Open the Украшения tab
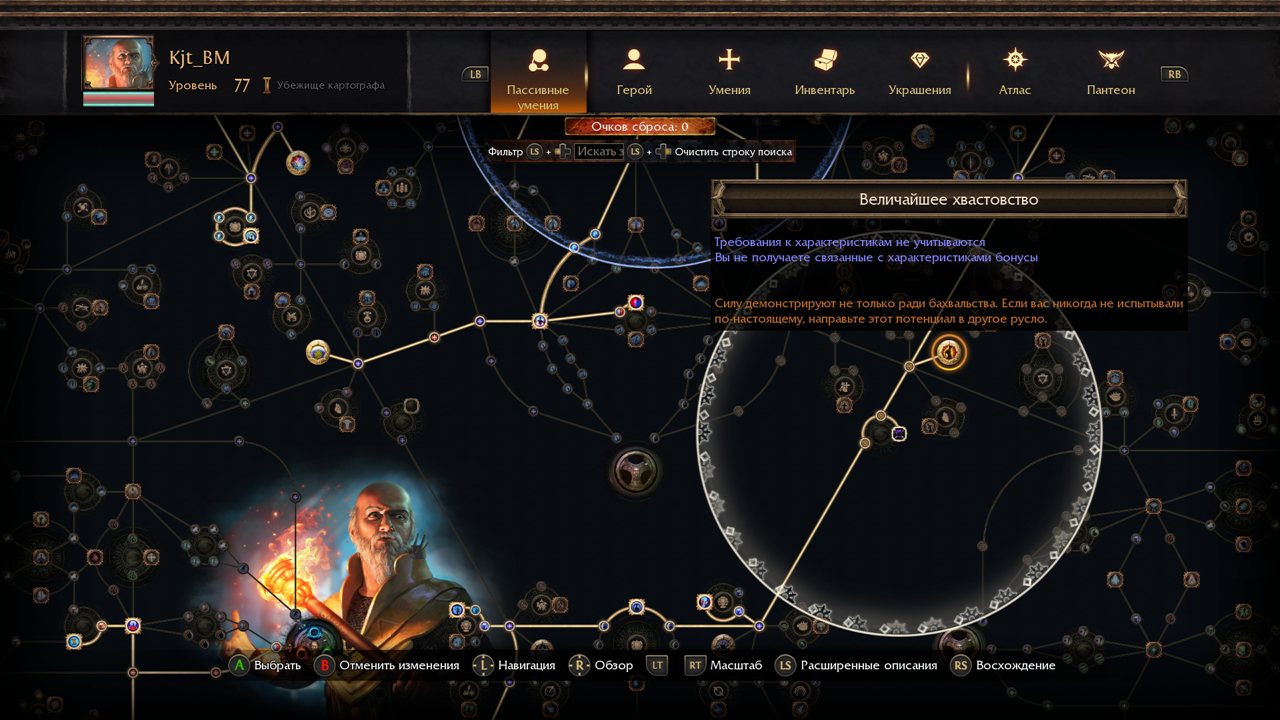This screenshot has width=1280, height=720. coord(919,72)
